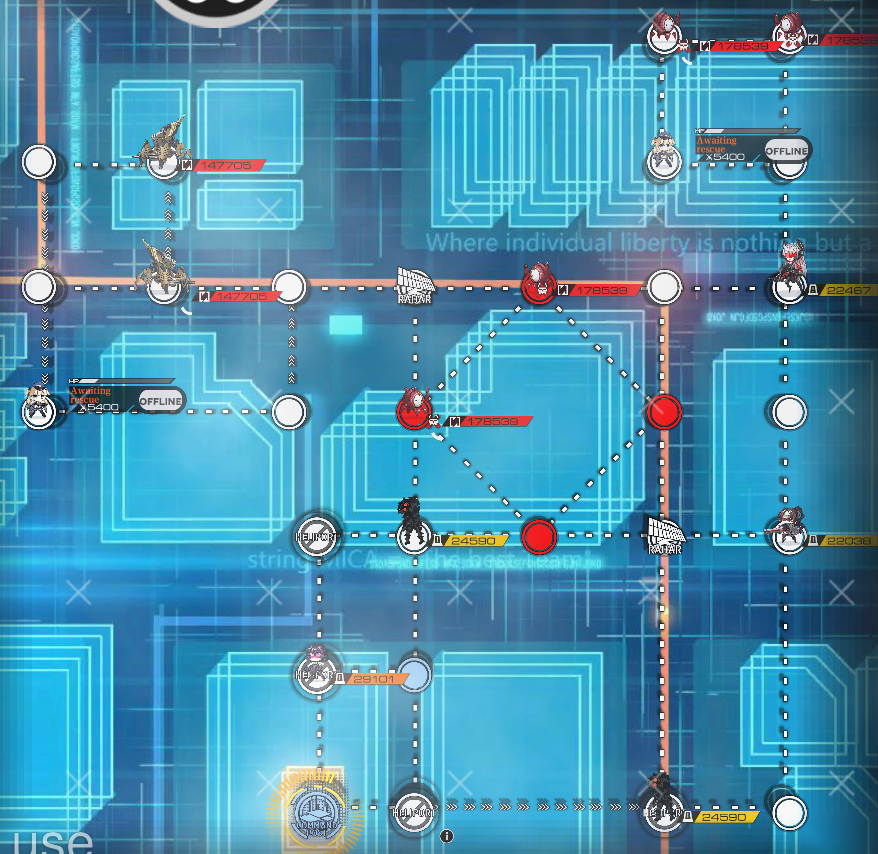
Task: Select the echelon with 29101 power
Action: tap(318, 668)
